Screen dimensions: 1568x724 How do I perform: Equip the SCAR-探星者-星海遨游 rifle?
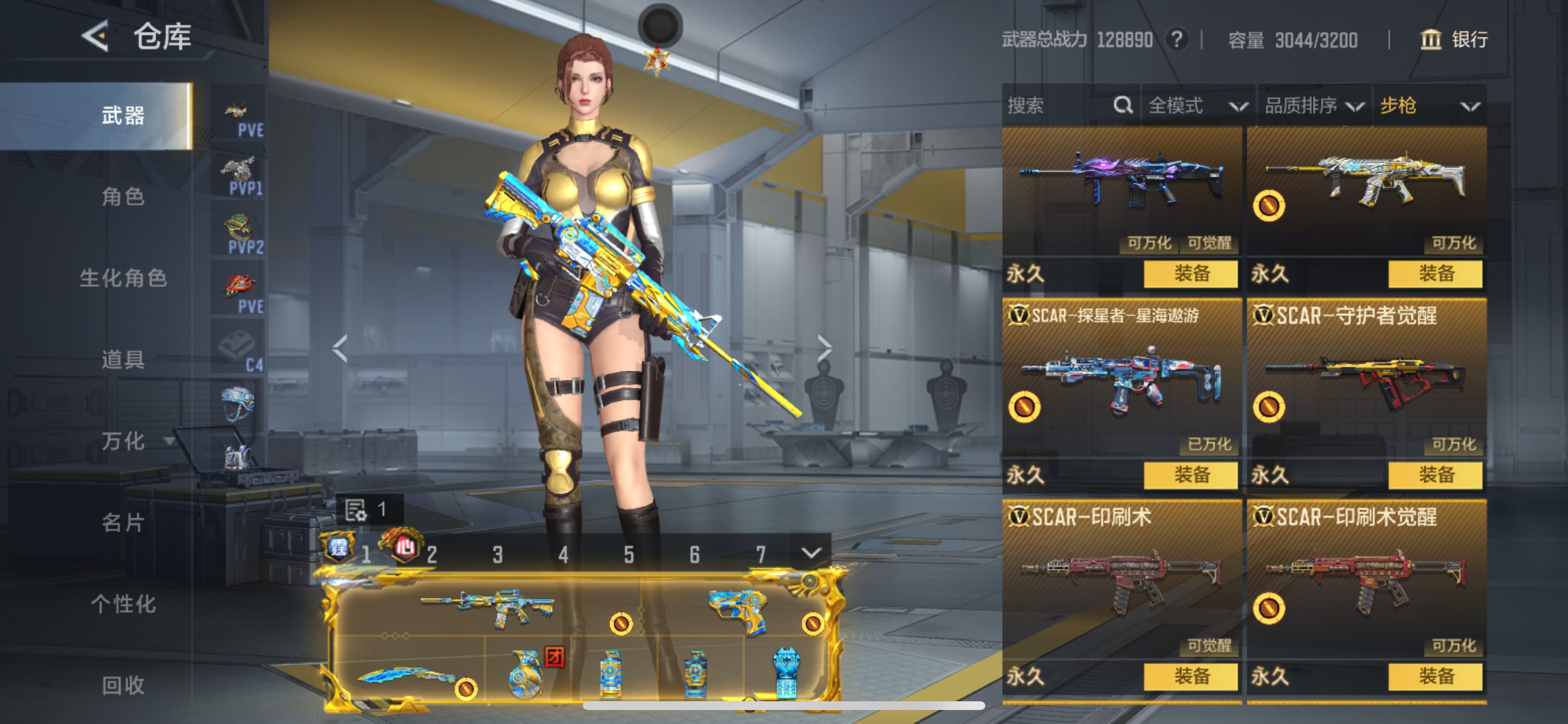(x=1190, y=475)
